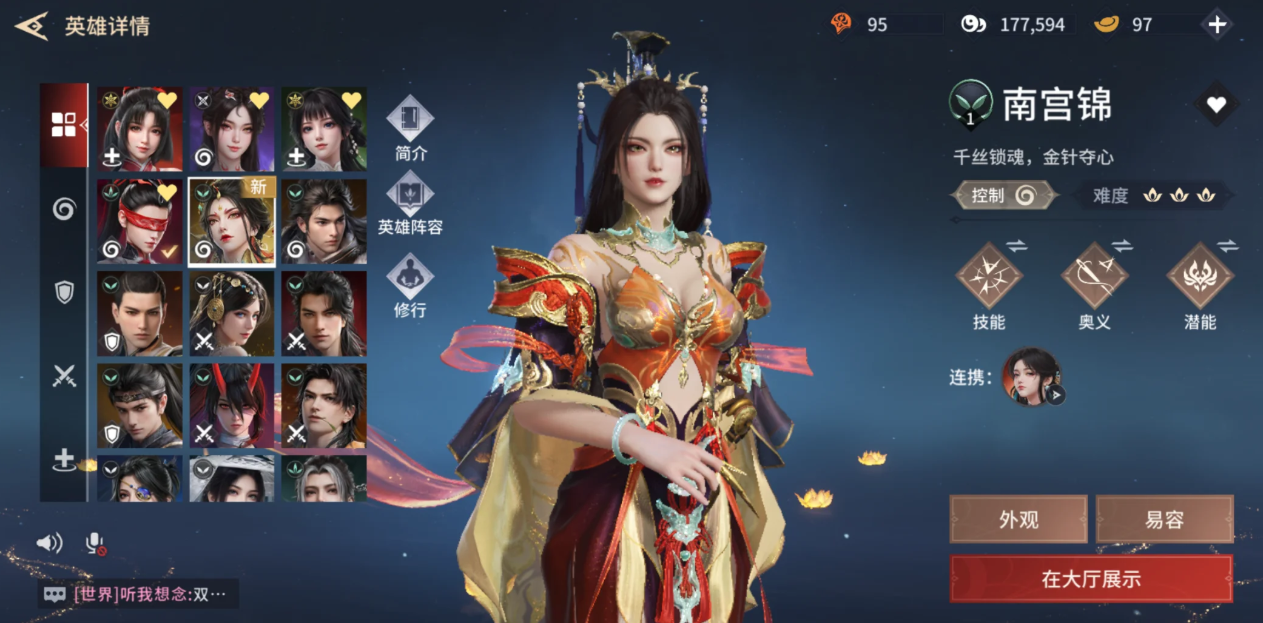Open the 易容 disguise menu
Screen dimensions: 1263x623
1164,519
